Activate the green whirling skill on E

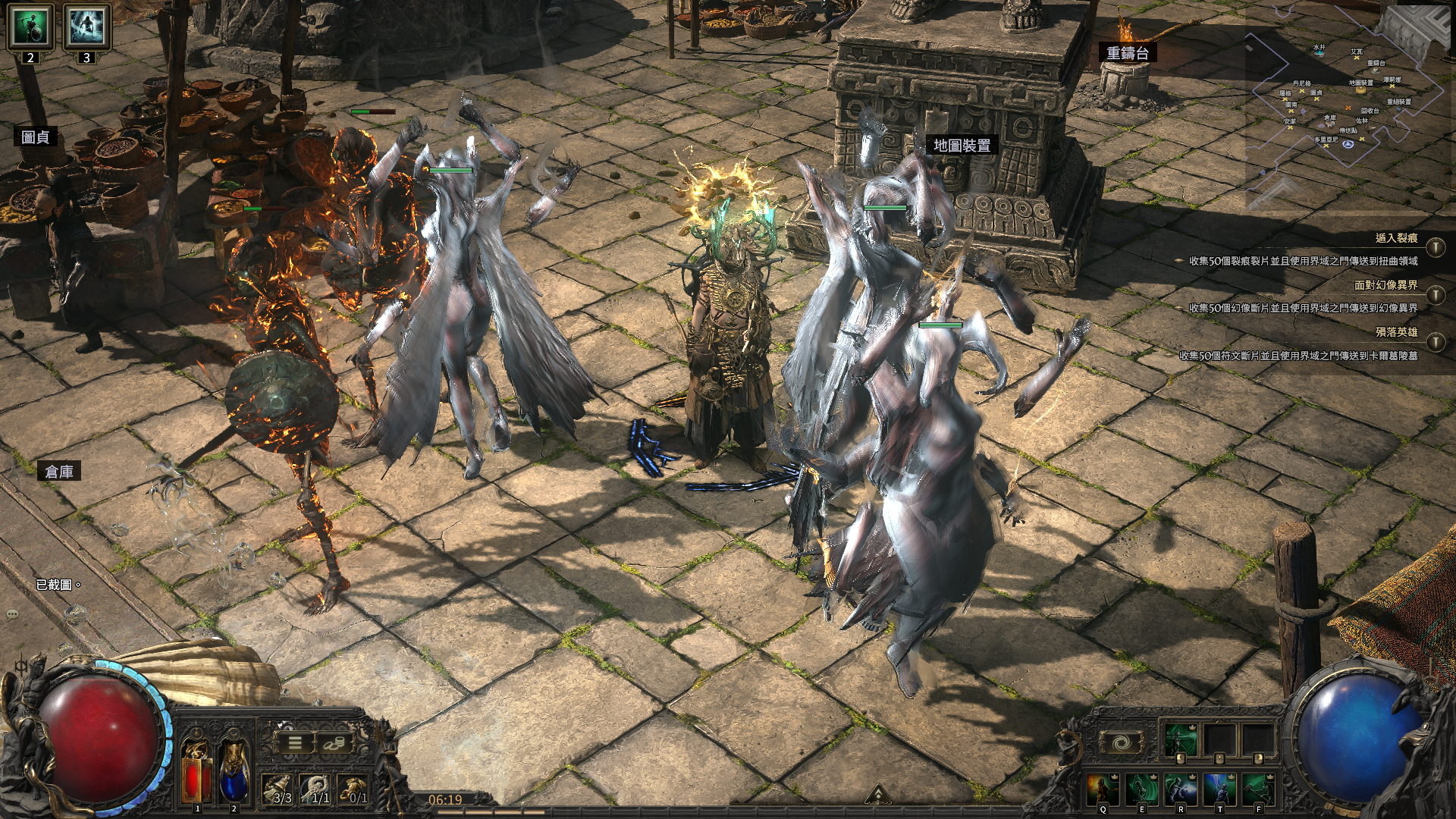(1142, 789)
